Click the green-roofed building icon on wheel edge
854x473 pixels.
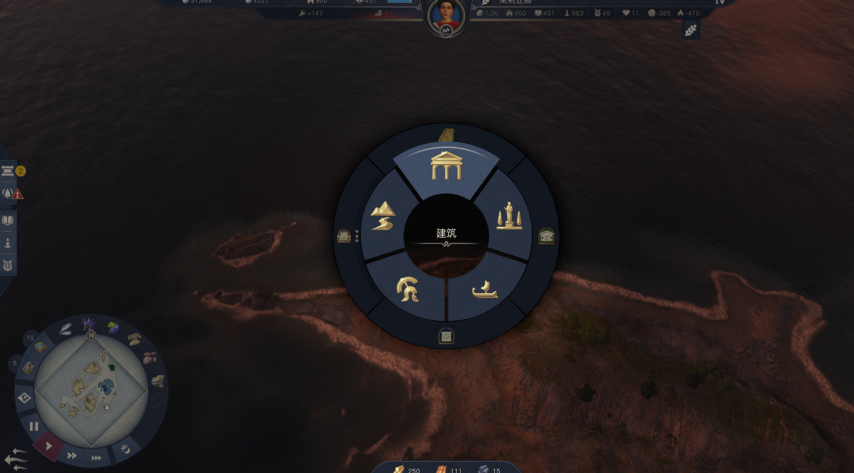coord(546,236)
